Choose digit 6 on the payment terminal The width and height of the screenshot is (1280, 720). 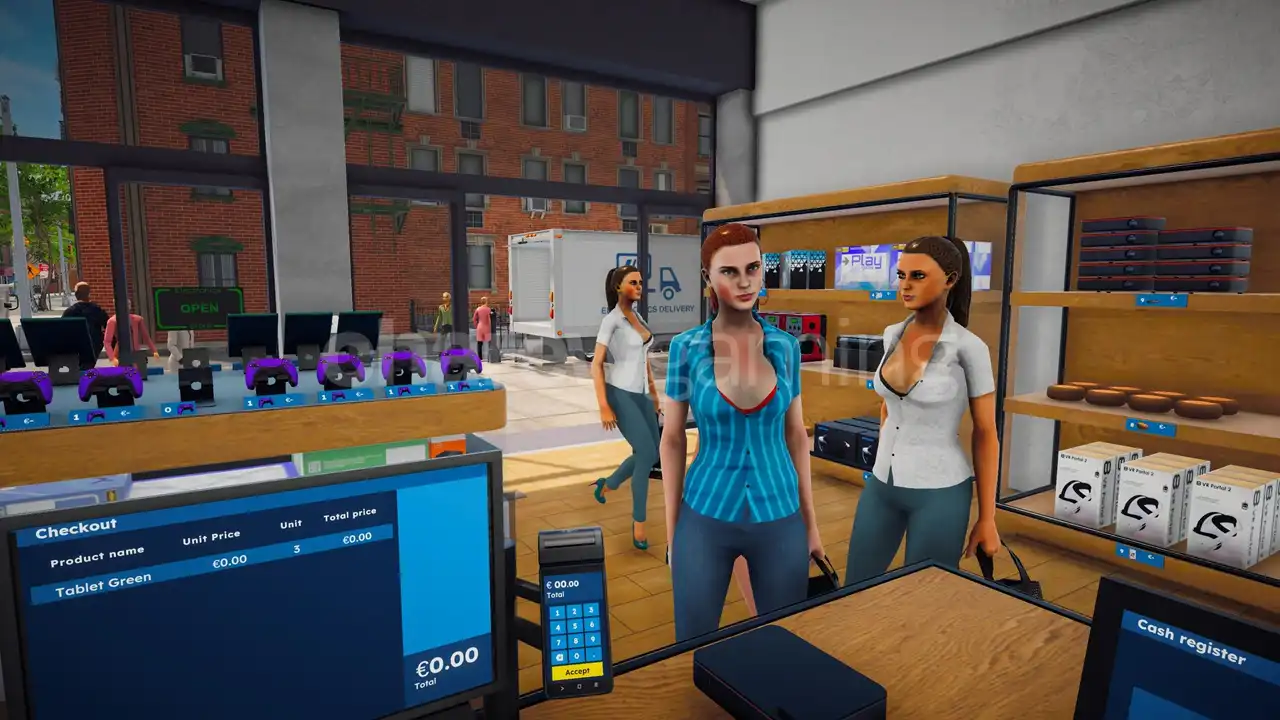(x=592, y=624)
